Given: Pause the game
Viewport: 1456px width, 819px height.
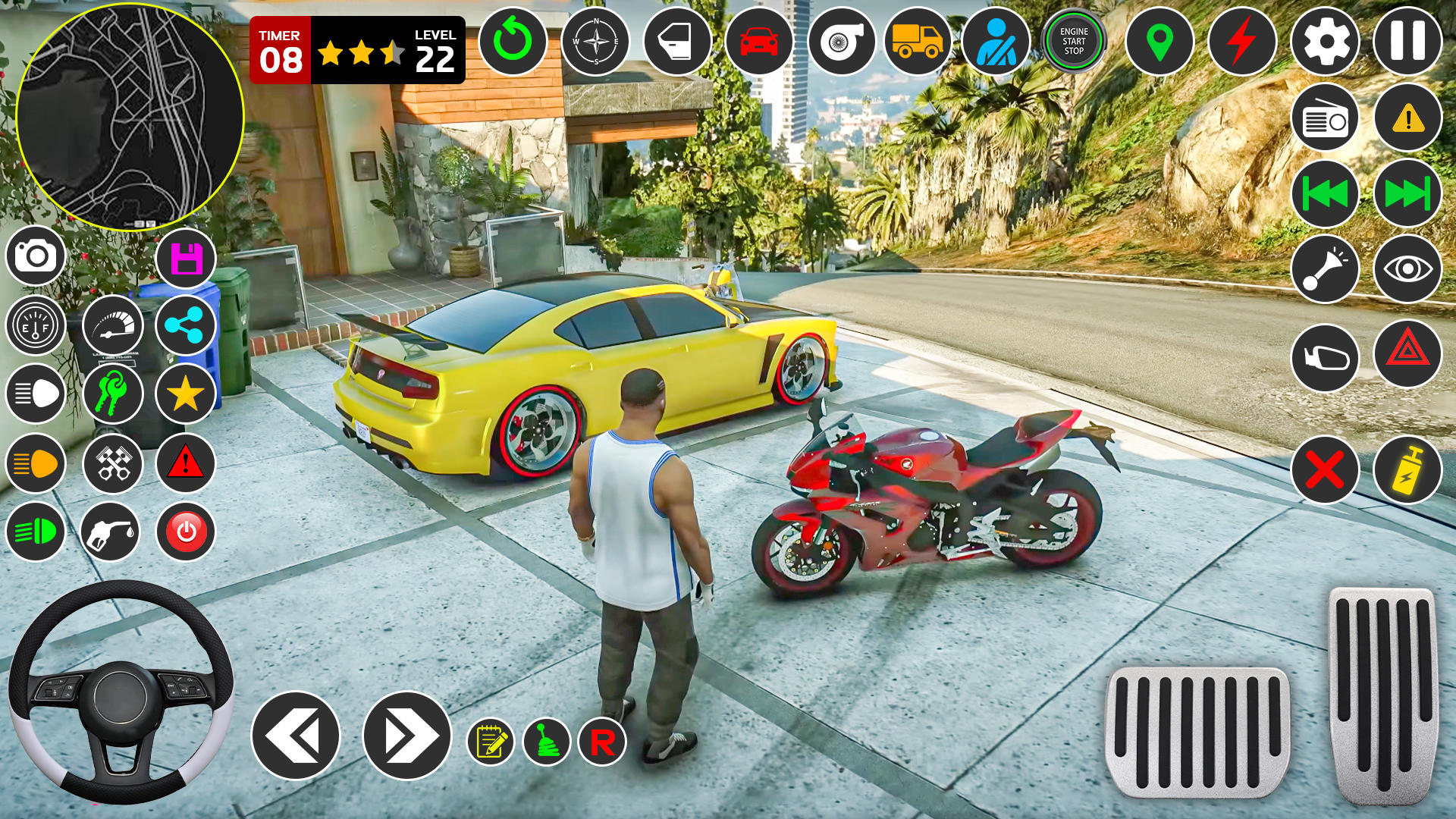Looking at the screenshot, I should coord(1407,41).
